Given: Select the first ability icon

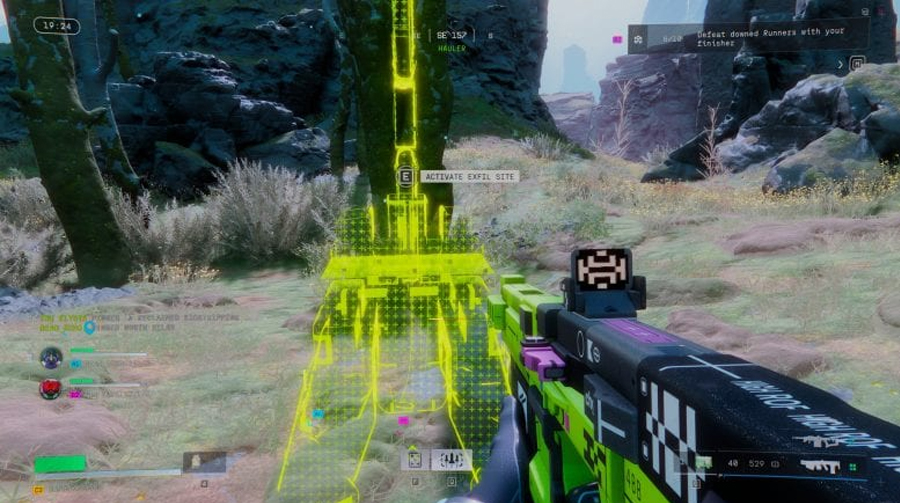Looking at the screenshot, I should pos(414,459).
